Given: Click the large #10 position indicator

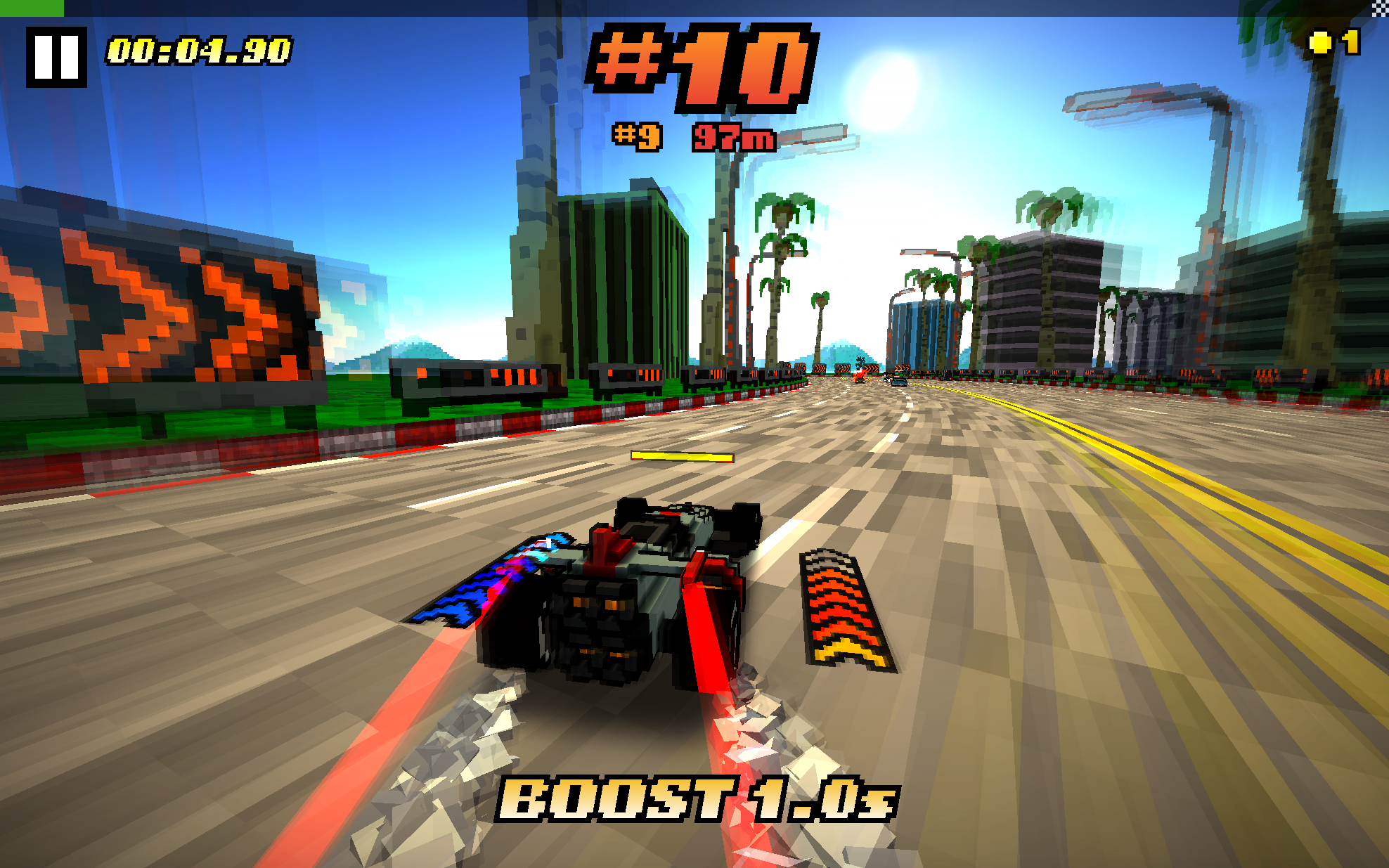Looking at the screenshot, I should coord(704,68).
